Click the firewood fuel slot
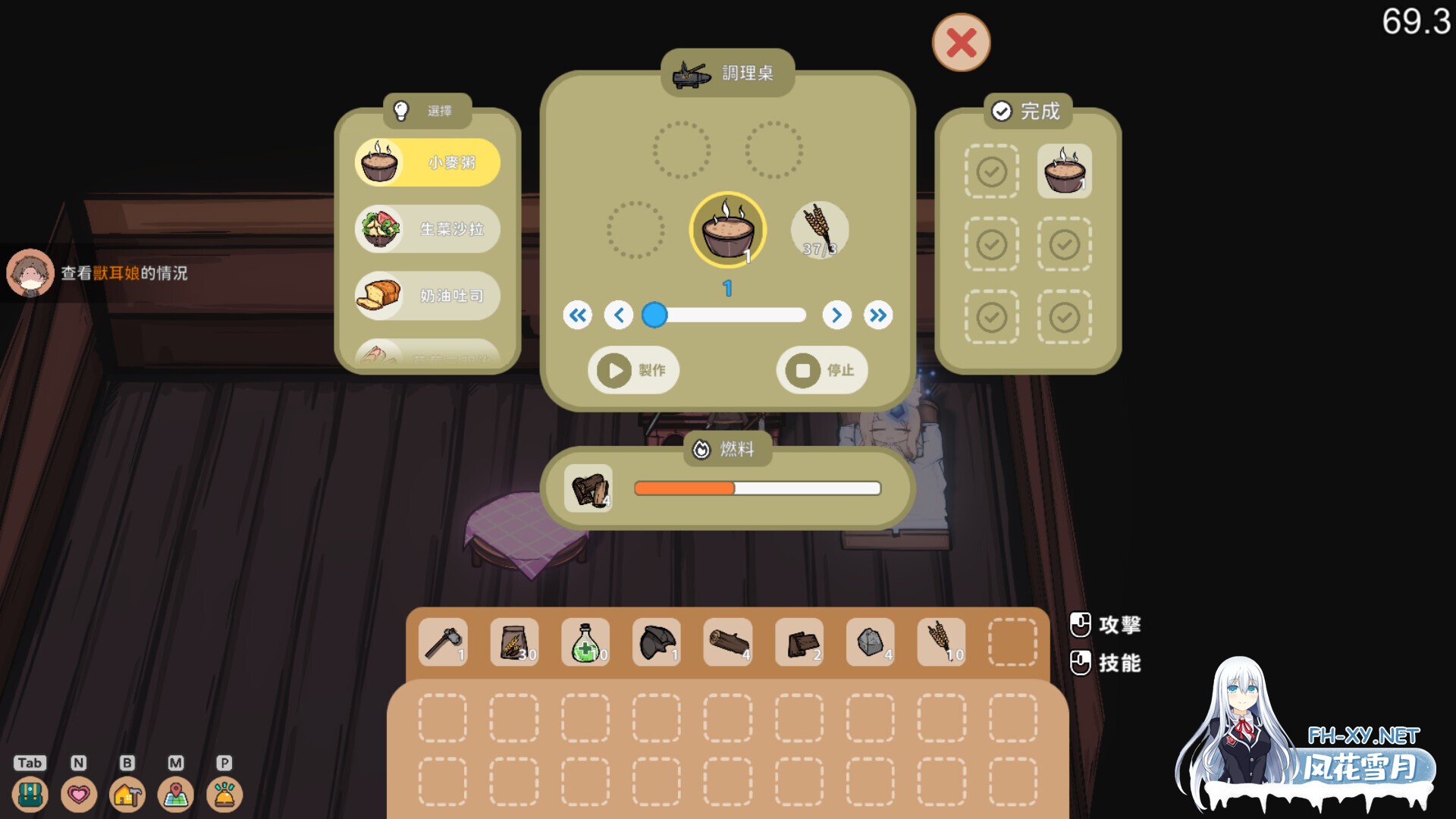Image resolution: width=1456 pixels, height=819 pixels. (589, 488)
